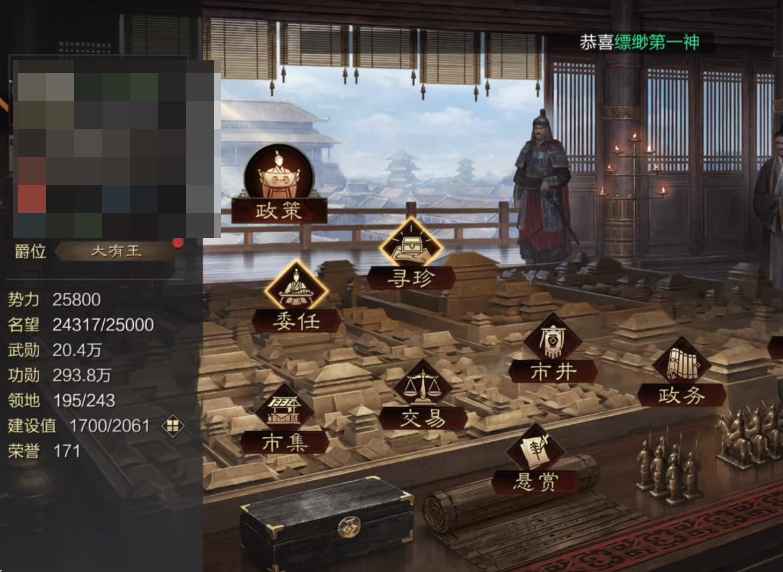The width and height of the screenshot is (783, 572).
Task: Open the 寻珍 treasure hunt icon
Action: tap(410, 252)
